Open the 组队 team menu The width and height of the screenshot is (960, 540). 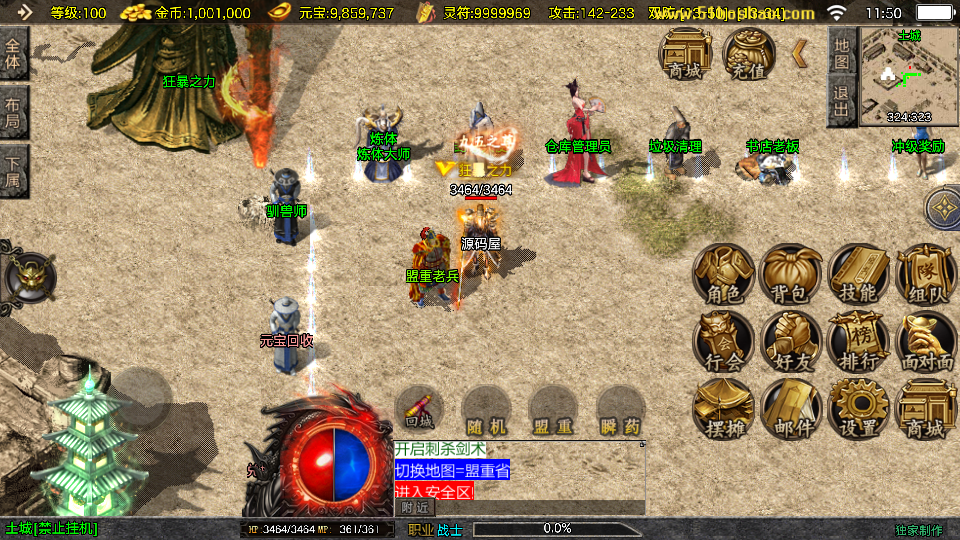925,273
